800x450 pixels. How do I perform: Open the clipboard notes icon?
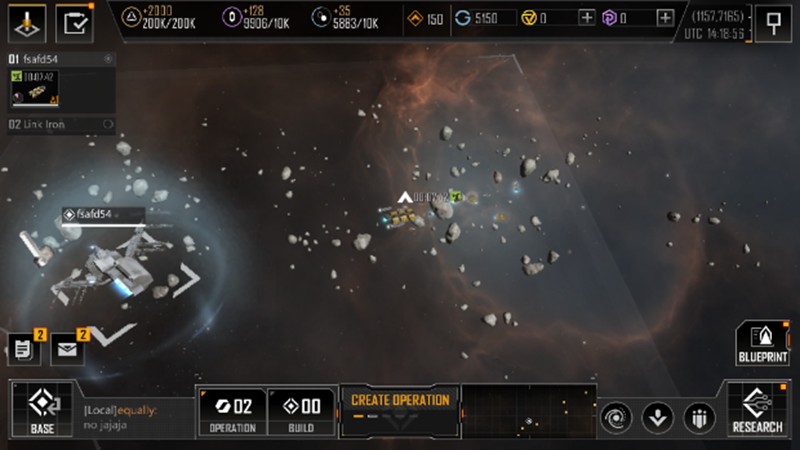(24, 349)
